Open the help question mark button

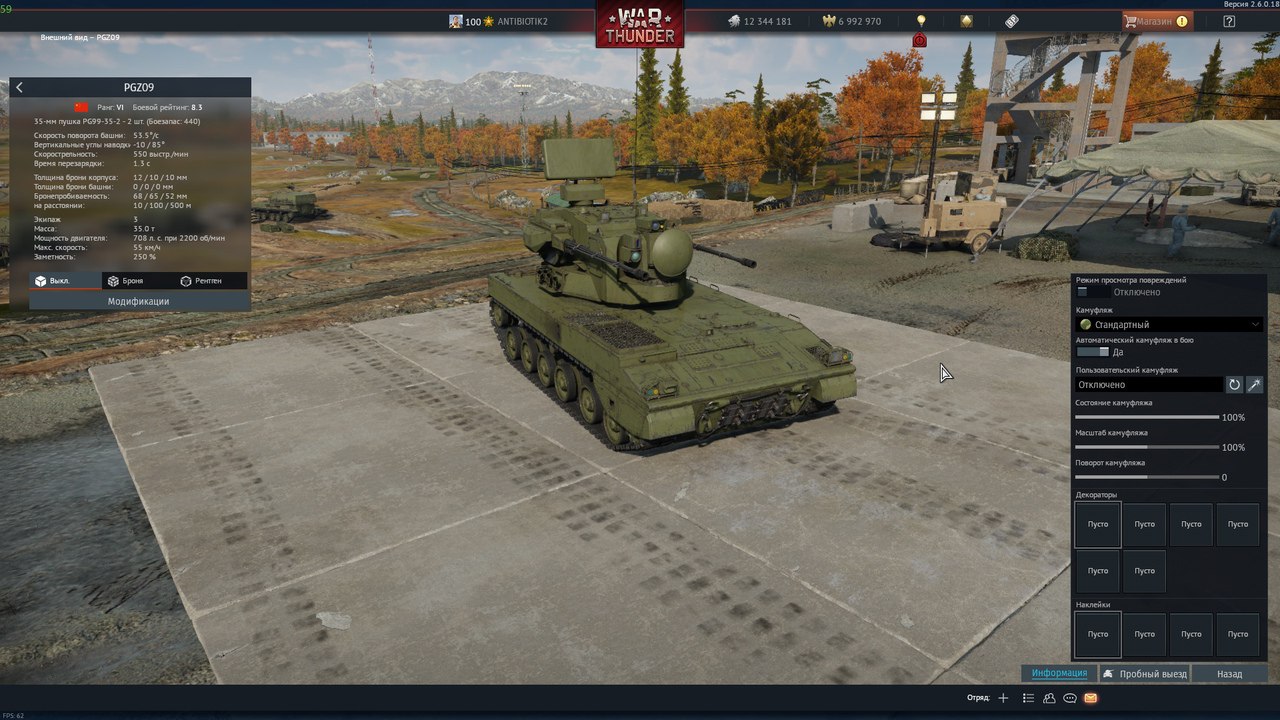point(1229,21)
